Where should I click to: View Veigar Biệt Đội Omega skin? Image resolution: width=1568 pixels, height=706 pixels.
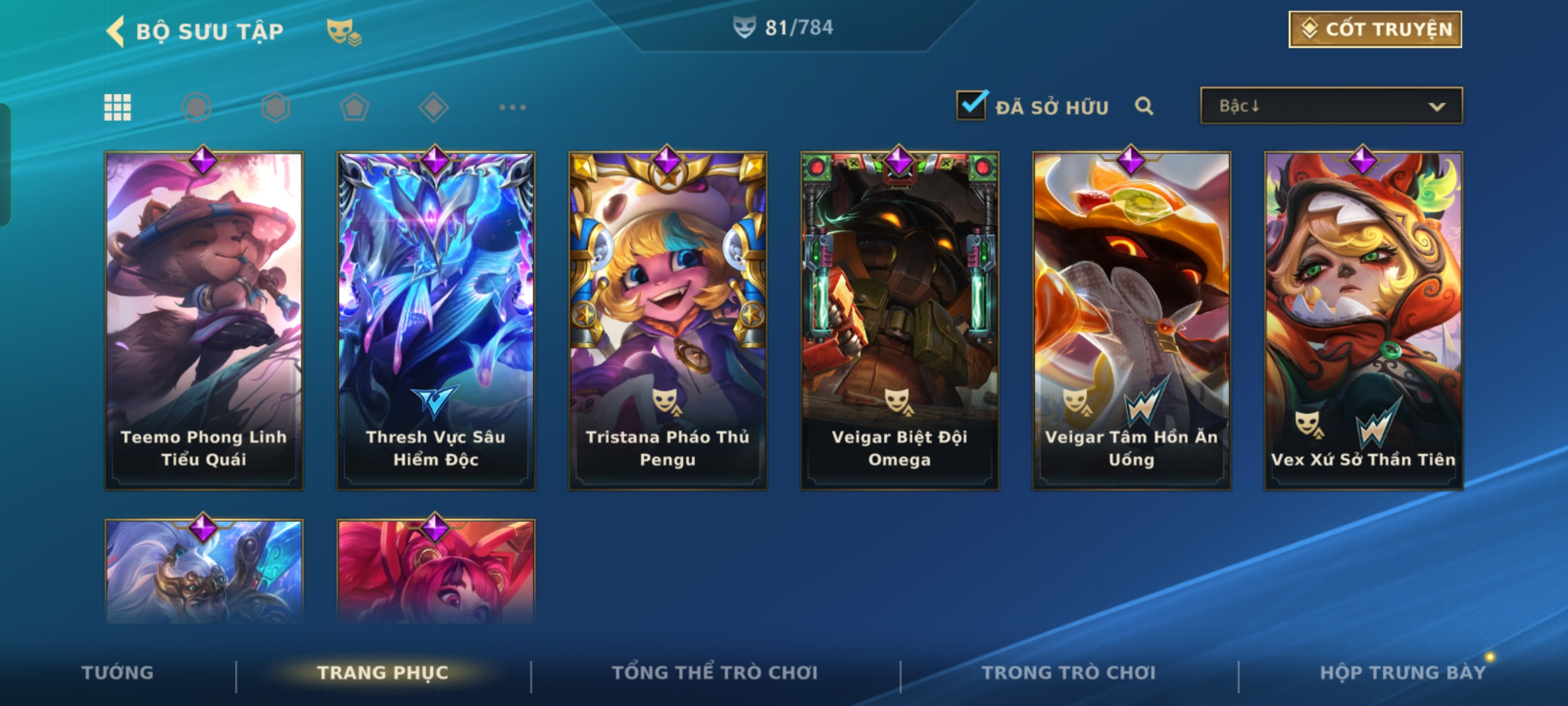900,320
